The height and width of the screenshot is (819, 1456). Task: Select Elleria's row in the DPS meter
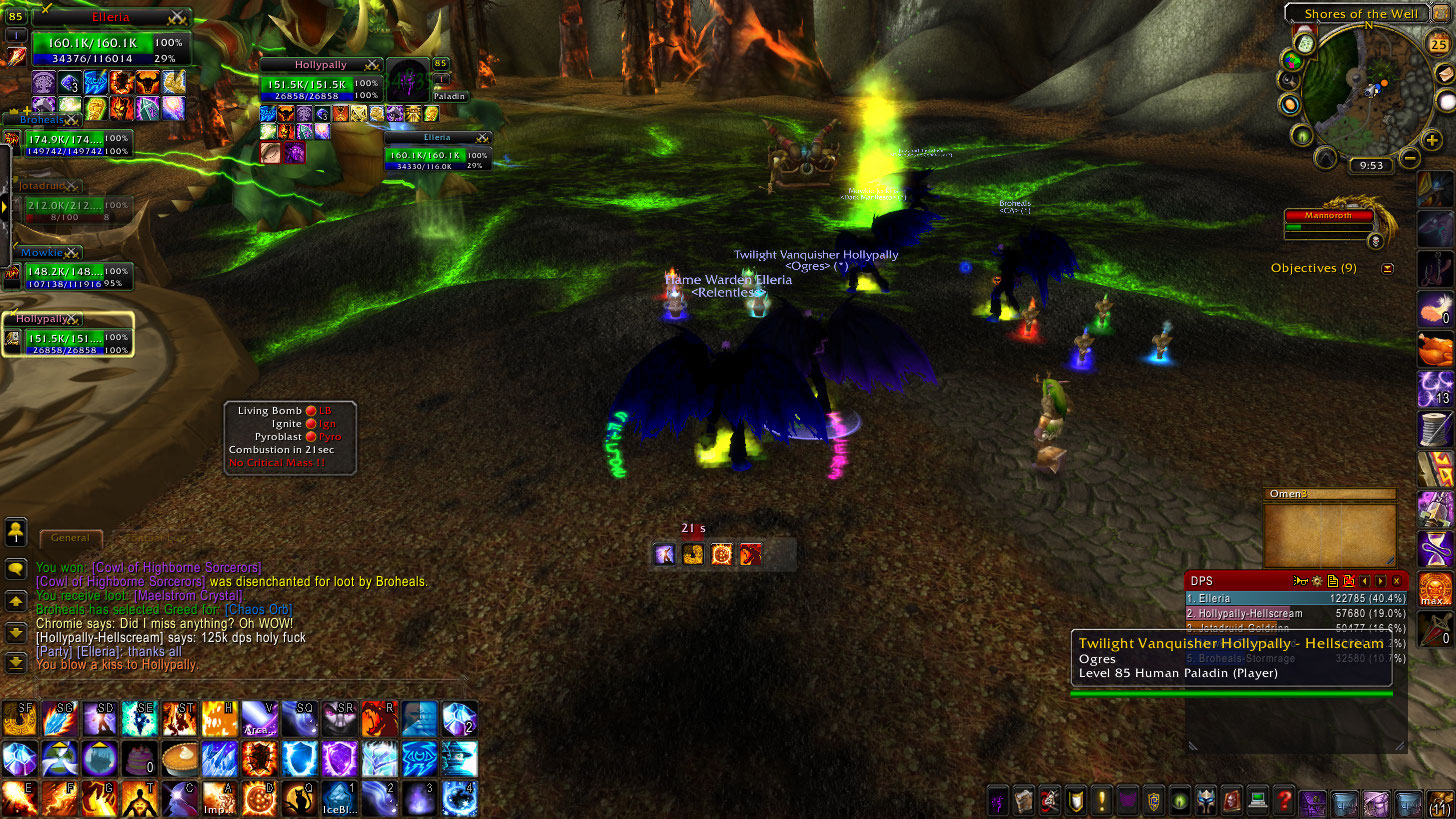point(1295,598)
